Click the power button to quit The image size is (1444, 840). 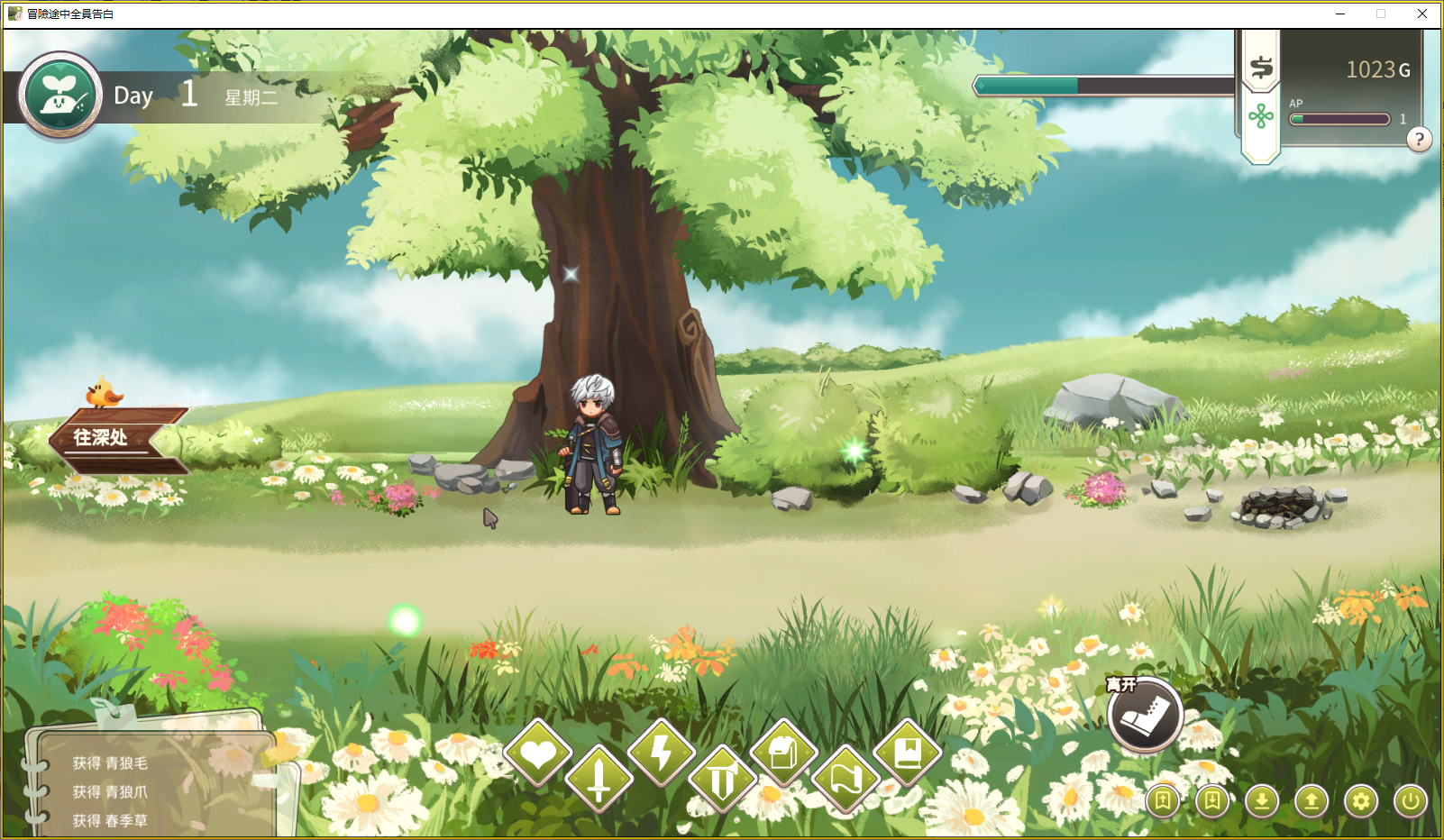coord(1411,800)
